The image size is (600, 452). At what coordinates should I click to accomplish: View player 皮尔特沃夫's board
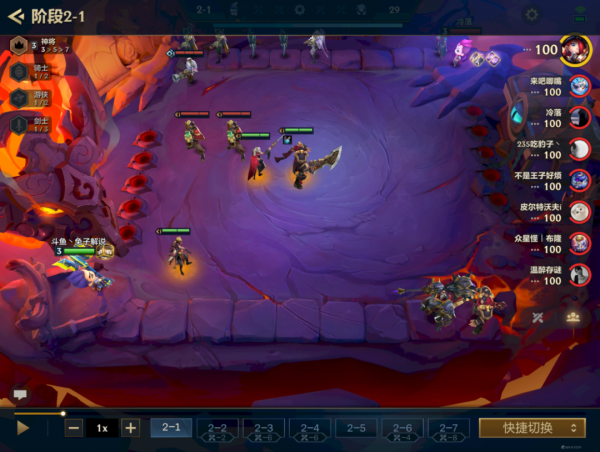578,212
